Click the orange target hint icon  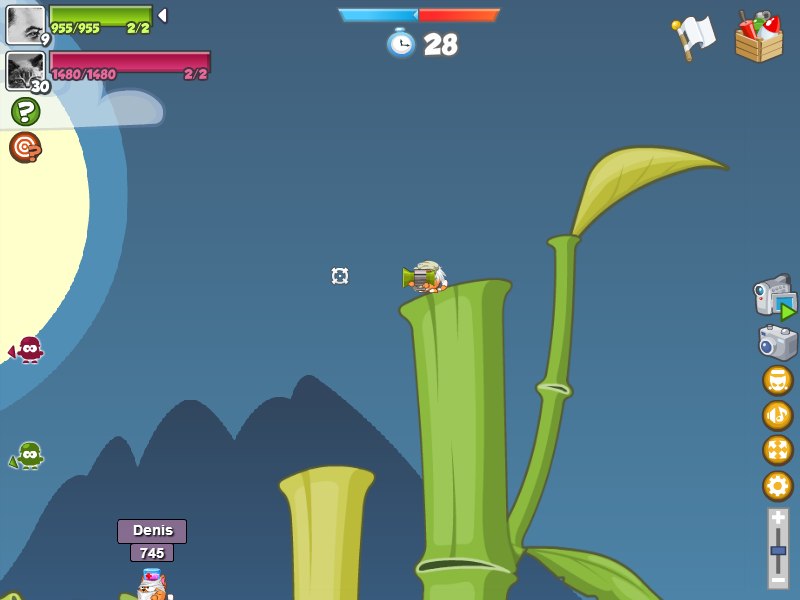(25, 147)
